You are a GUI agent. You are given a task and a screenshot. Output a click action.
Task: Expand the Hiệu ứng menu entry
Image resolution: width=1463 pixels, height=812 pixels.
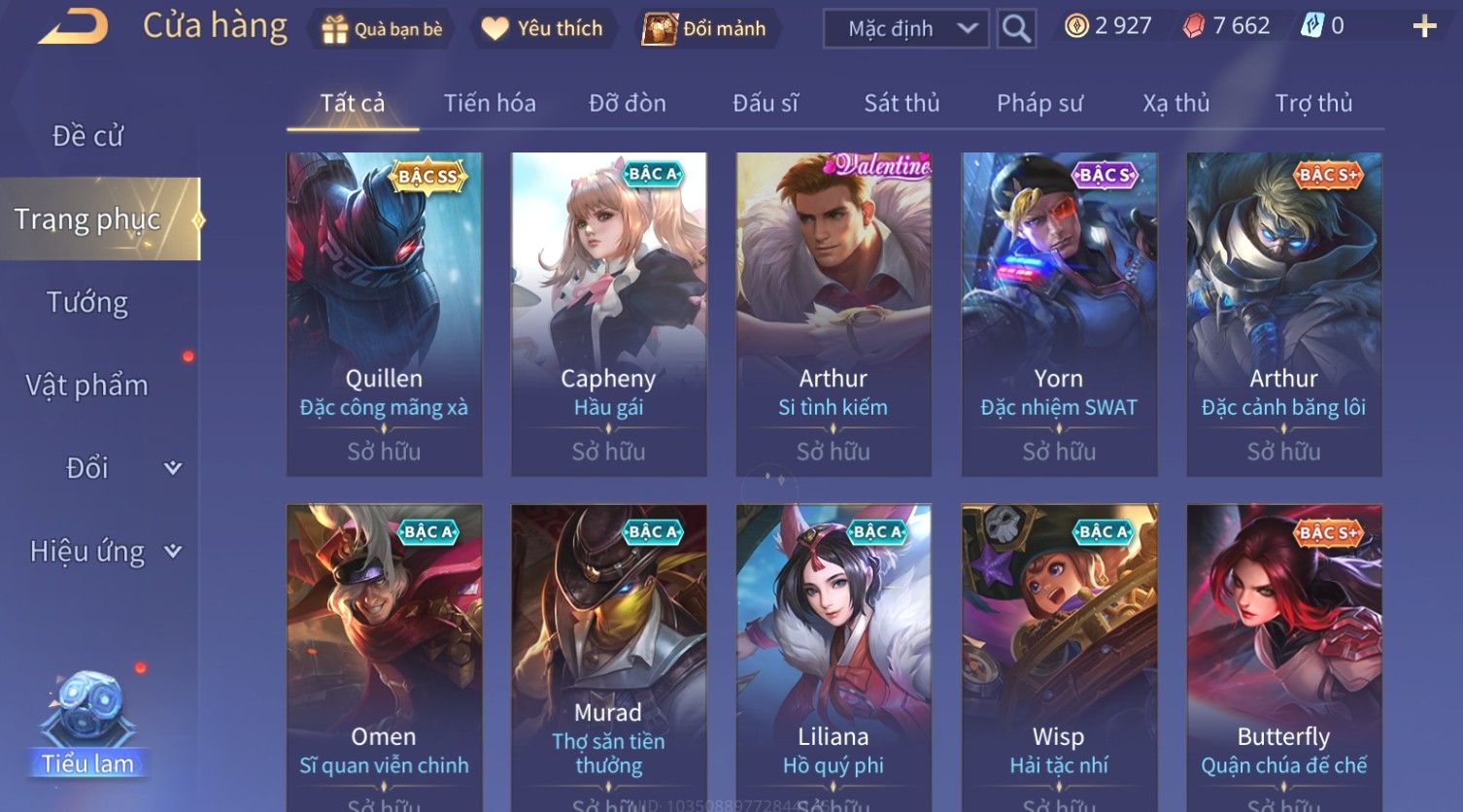103,552
